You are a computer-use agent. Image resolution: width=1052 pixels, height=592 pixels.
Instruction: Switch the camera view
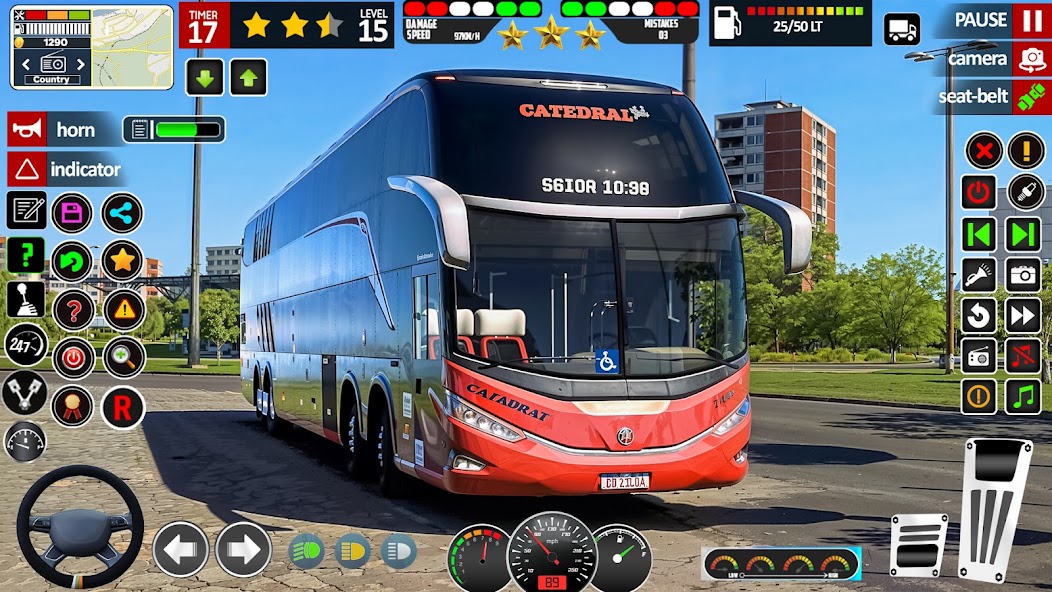[x=1030, y=59]
